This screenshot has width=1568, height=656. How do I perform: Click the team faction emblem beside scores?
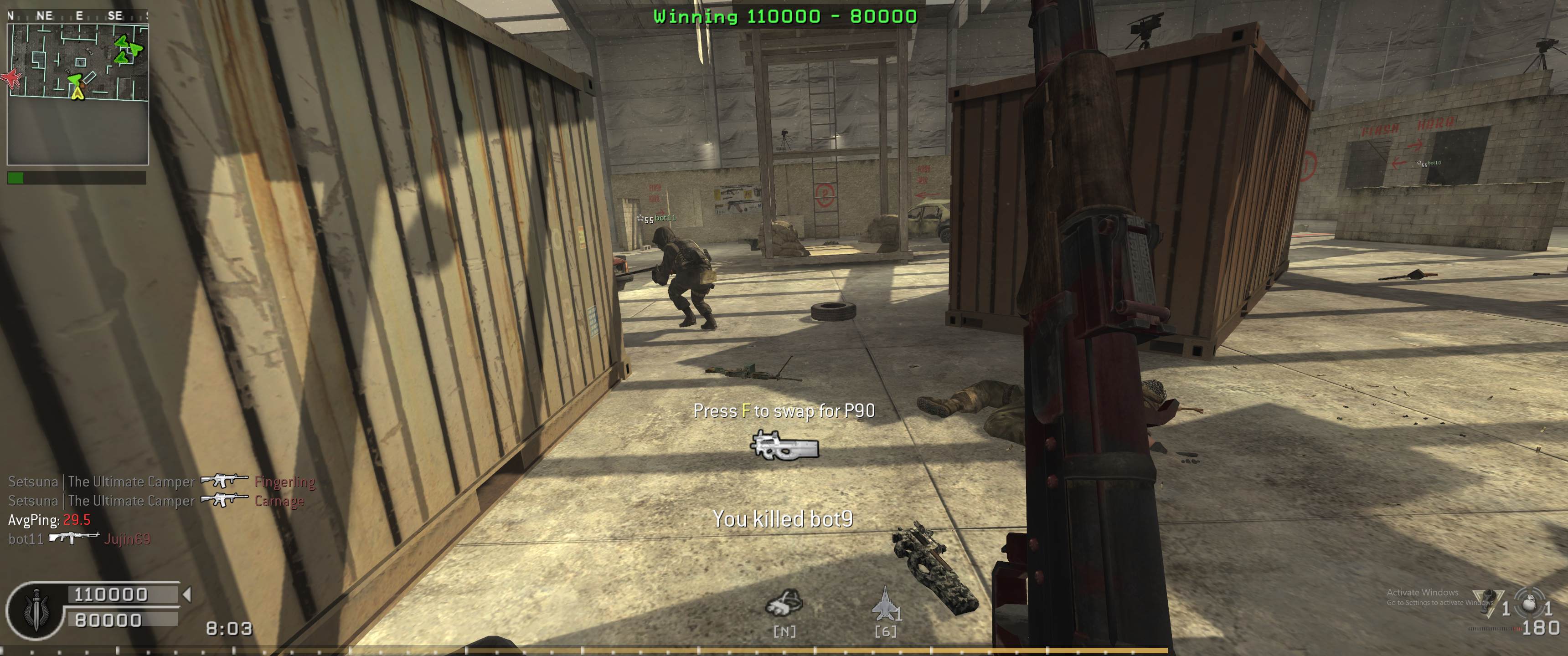(x=34, y=610)
